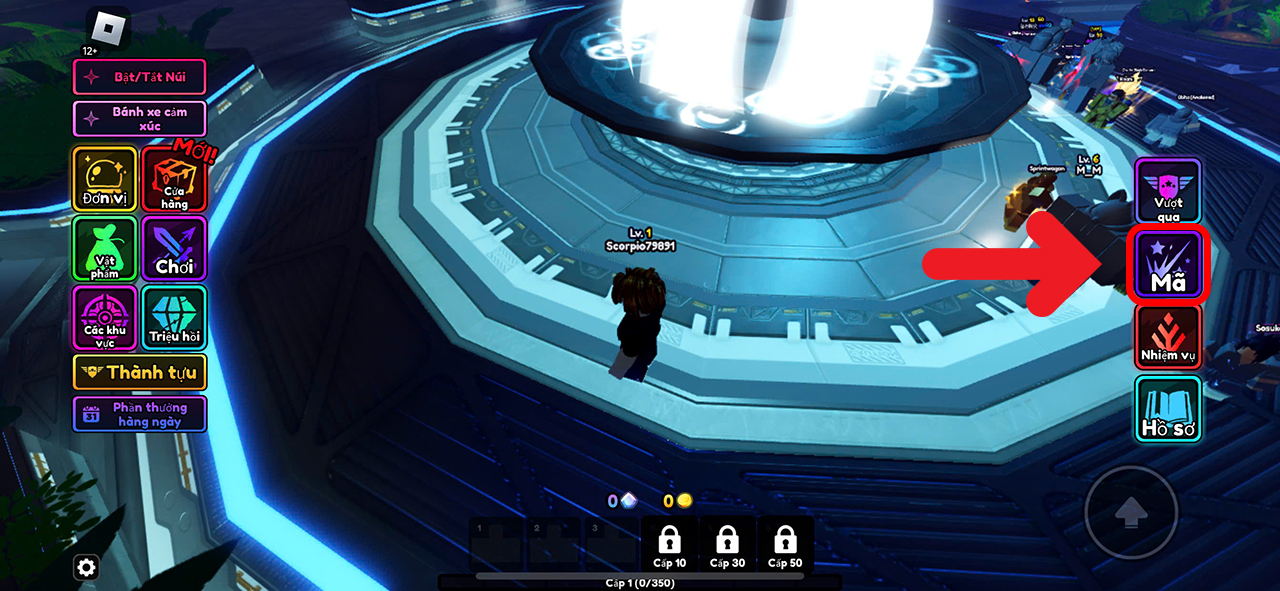Viewport: 1280px width, 591px height.
Task: Open the Cửa hàng shop
Action: tap(174, 180)
